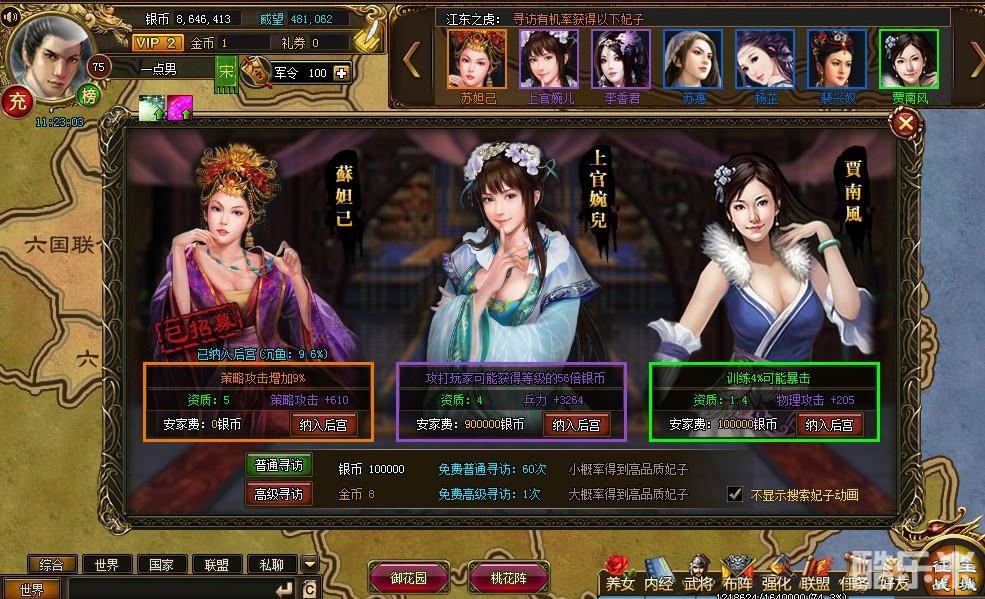Start a 高级寻访 advanced search
985x599 pixels.
(279, 493)
